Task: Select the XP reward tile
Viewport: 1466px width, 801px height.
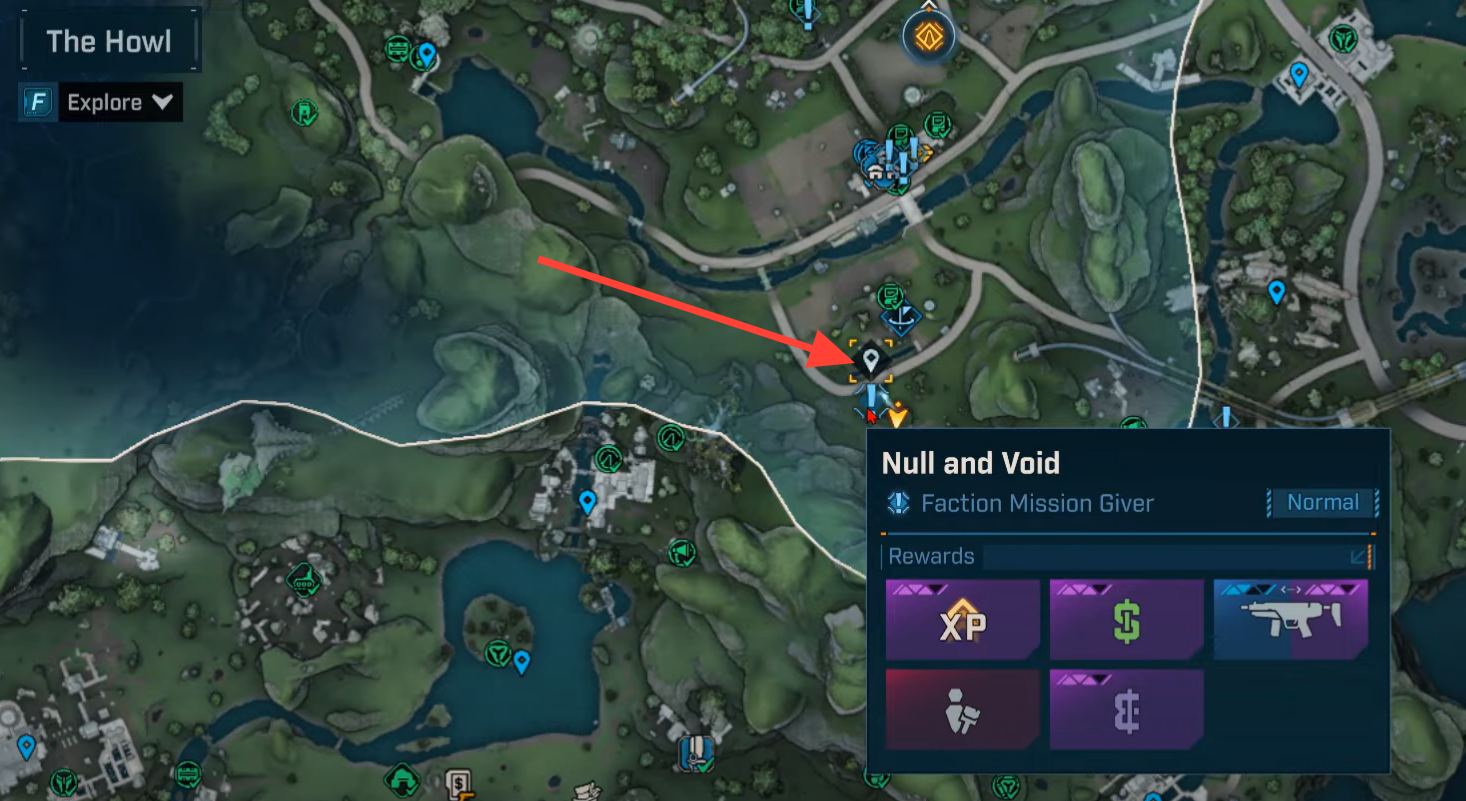Action: (x=962, y=620)
